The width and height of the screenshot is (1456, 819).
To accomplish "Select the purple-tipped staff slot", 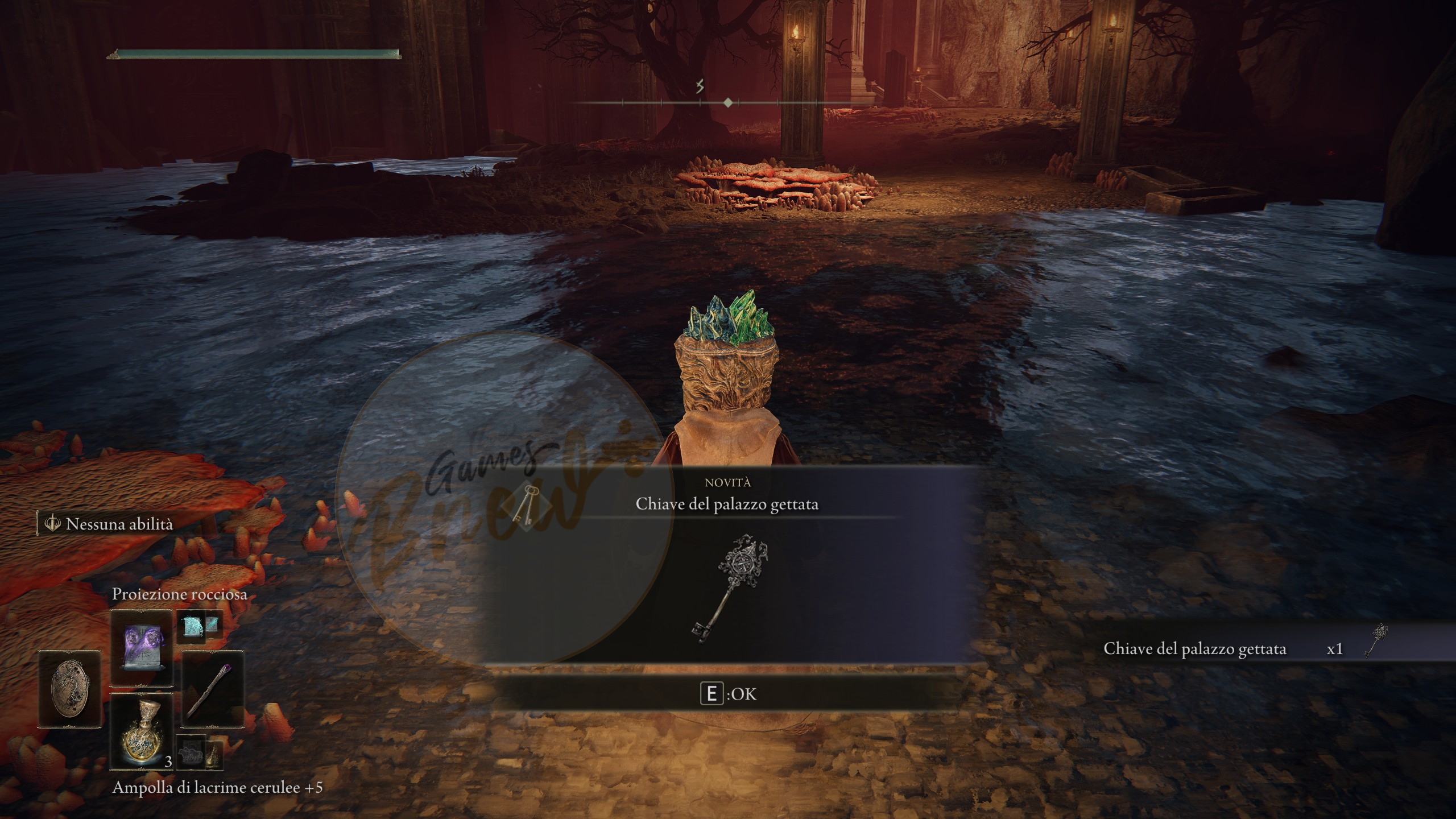I will coord(212,689).
